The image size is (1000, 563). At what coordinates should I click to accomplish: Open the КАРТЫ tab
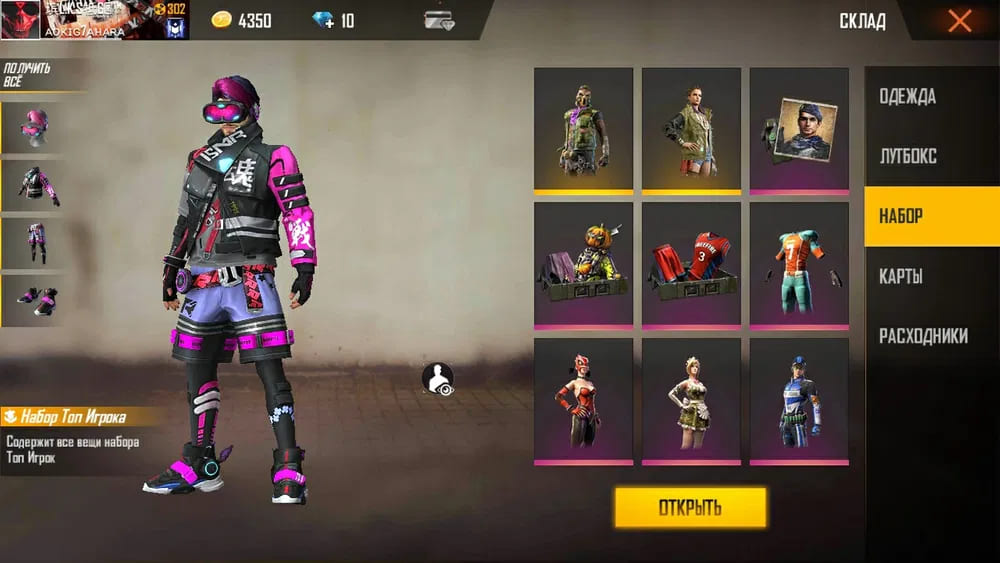click(900, 276)
